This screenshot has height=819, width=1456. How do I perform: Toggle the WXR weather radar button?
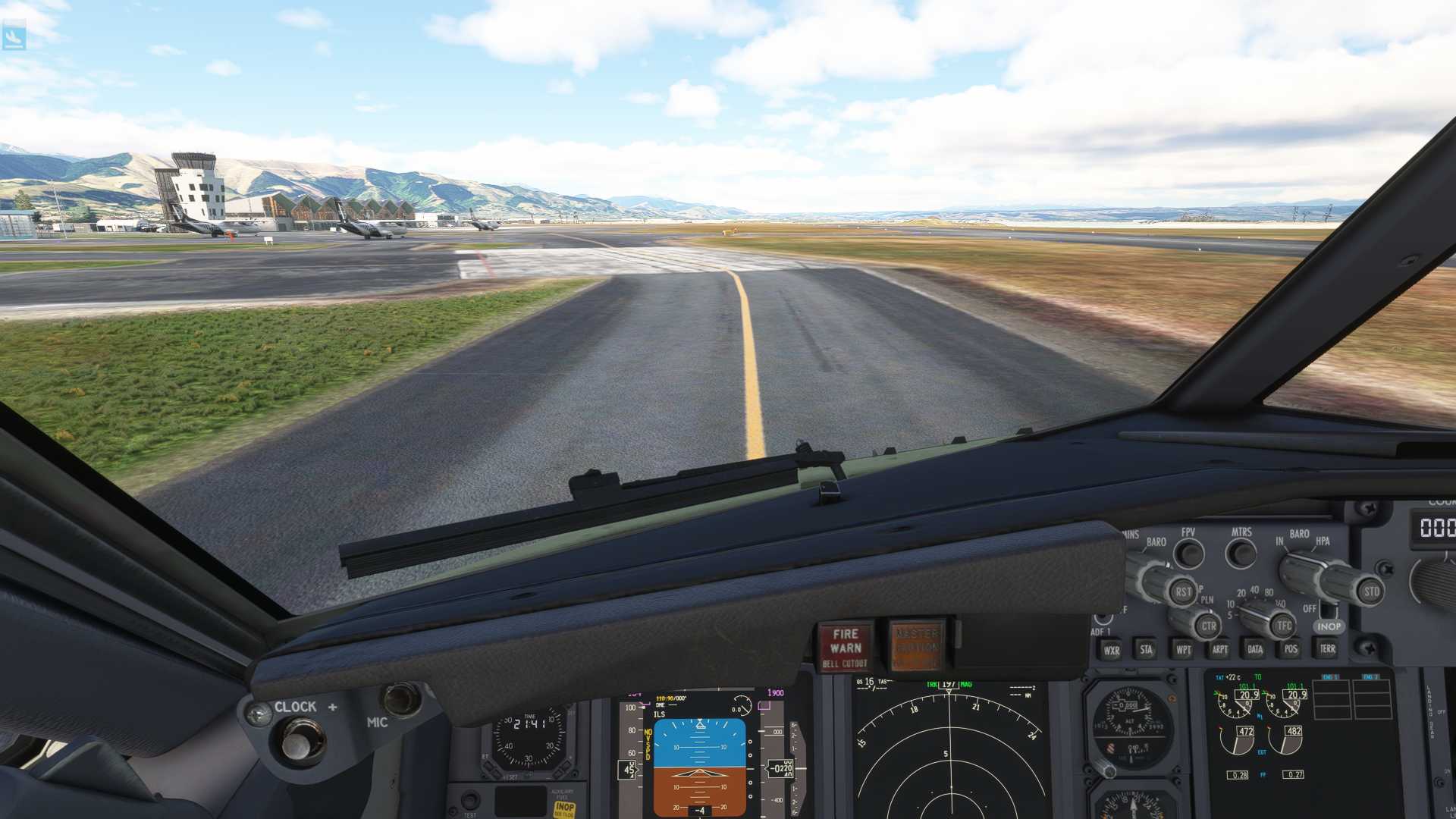pos(1112,650)
